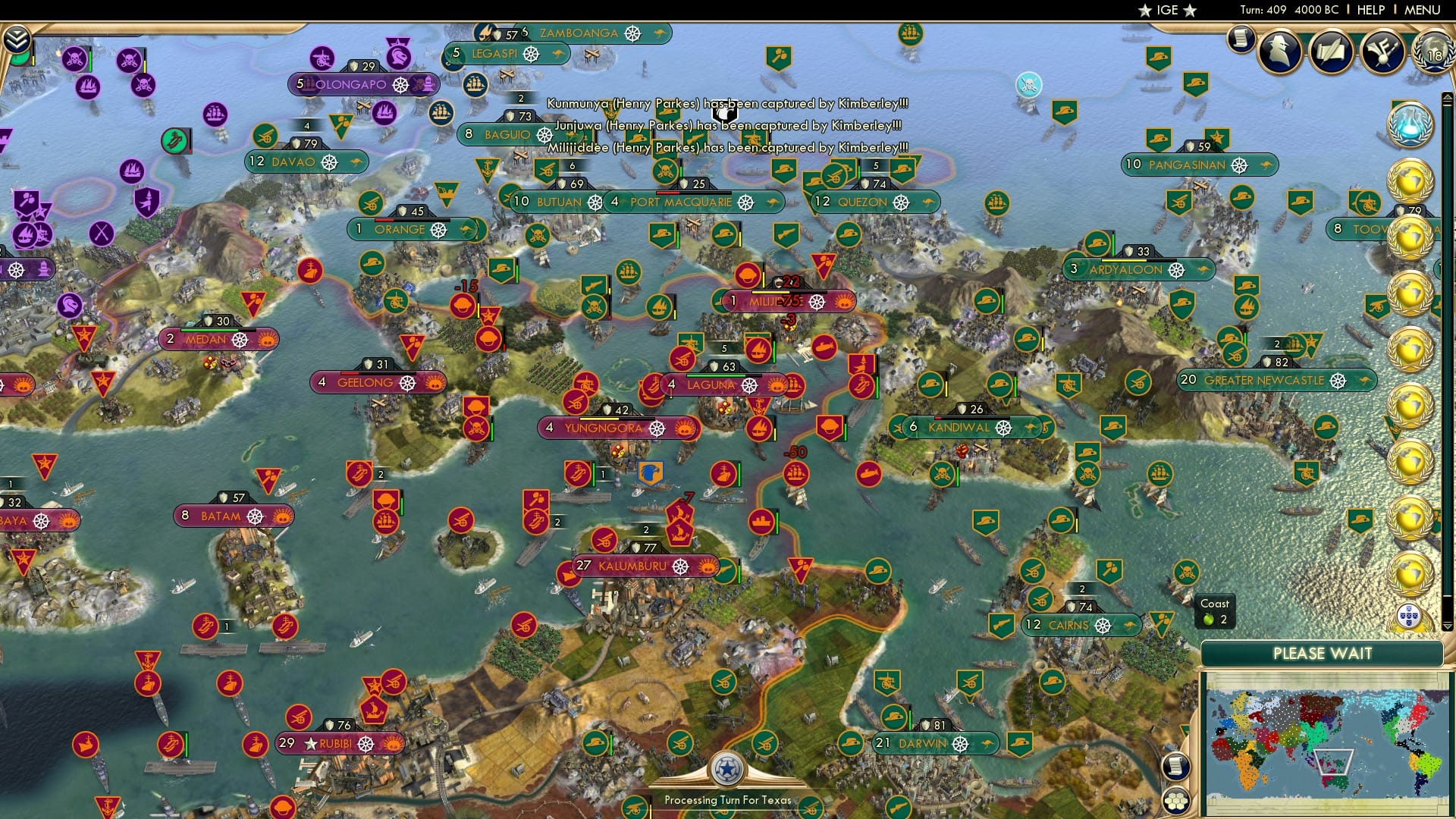1456x819 pixels.
Task: Open the notification log scroll near the minimap
Action: click(1176, 767)
